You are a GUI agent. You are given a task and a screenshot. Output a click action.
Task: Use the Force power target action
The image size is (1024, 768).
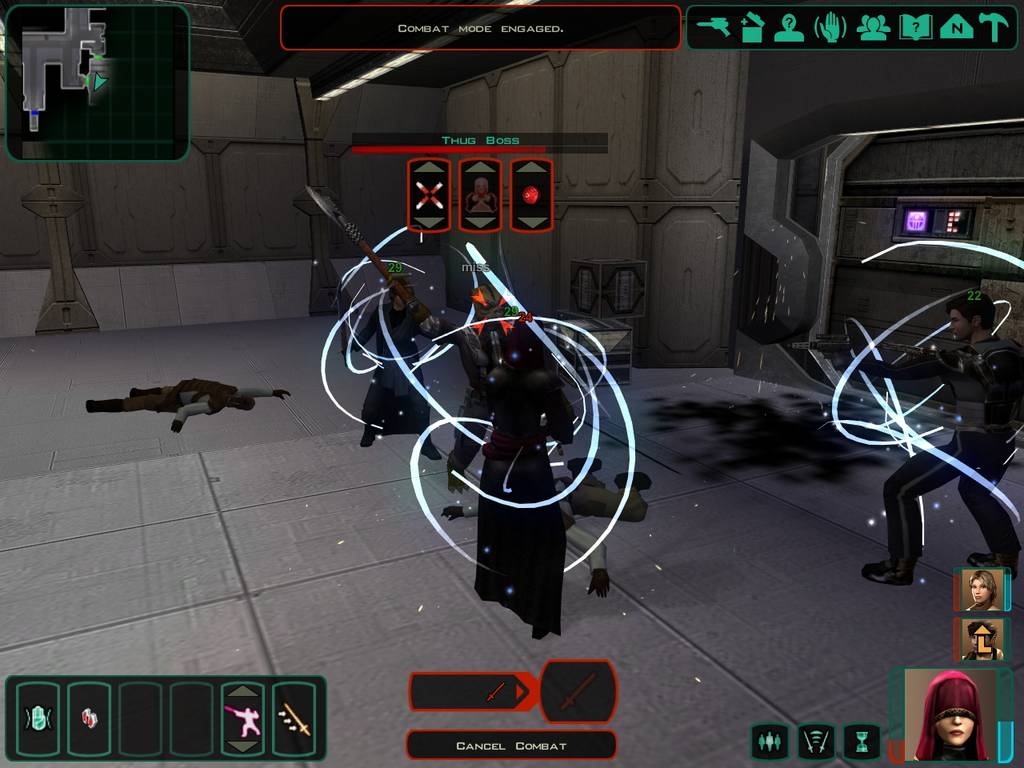point(481,195)
